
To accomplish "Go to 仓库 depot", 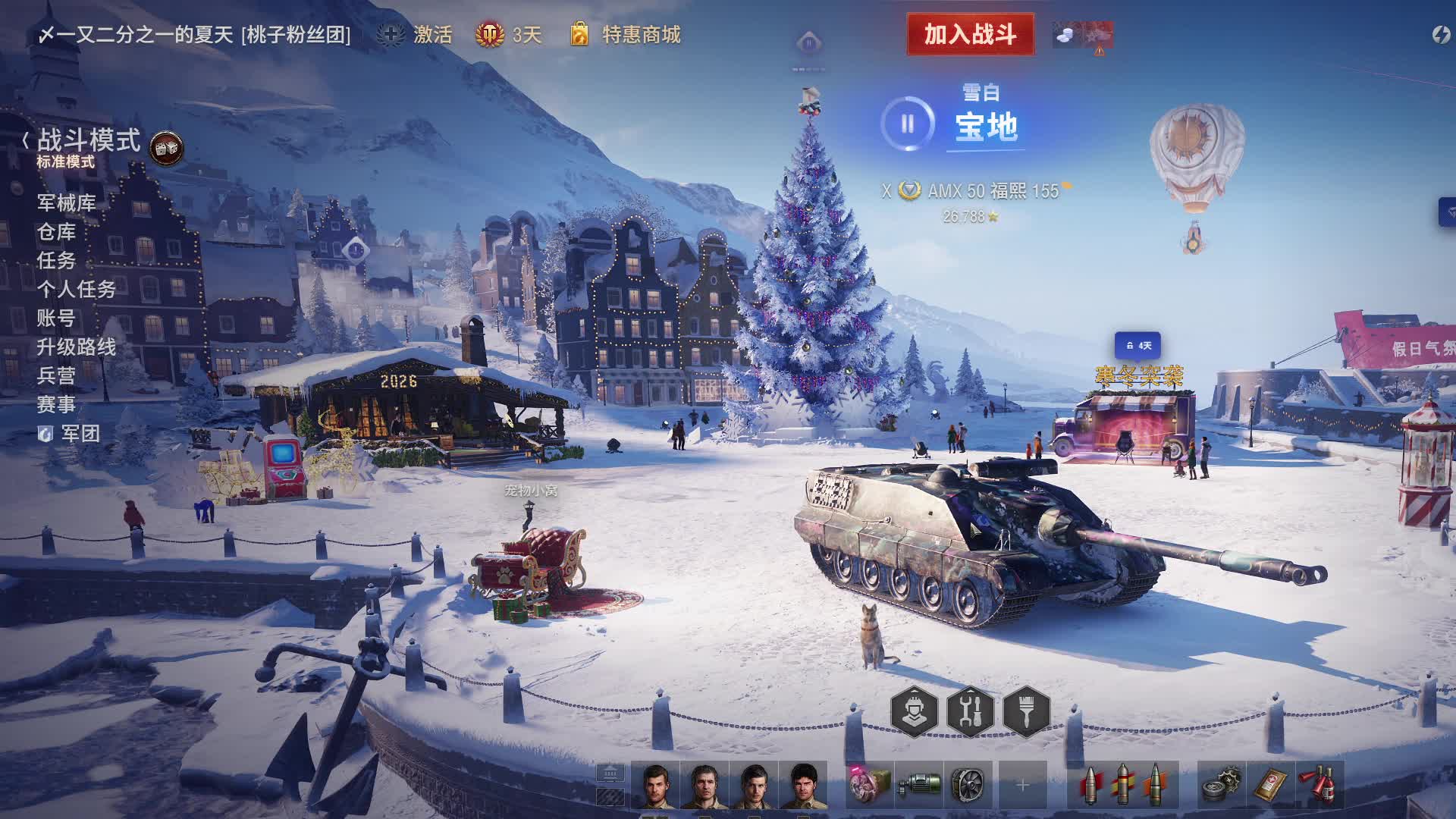I will (57, 232).
